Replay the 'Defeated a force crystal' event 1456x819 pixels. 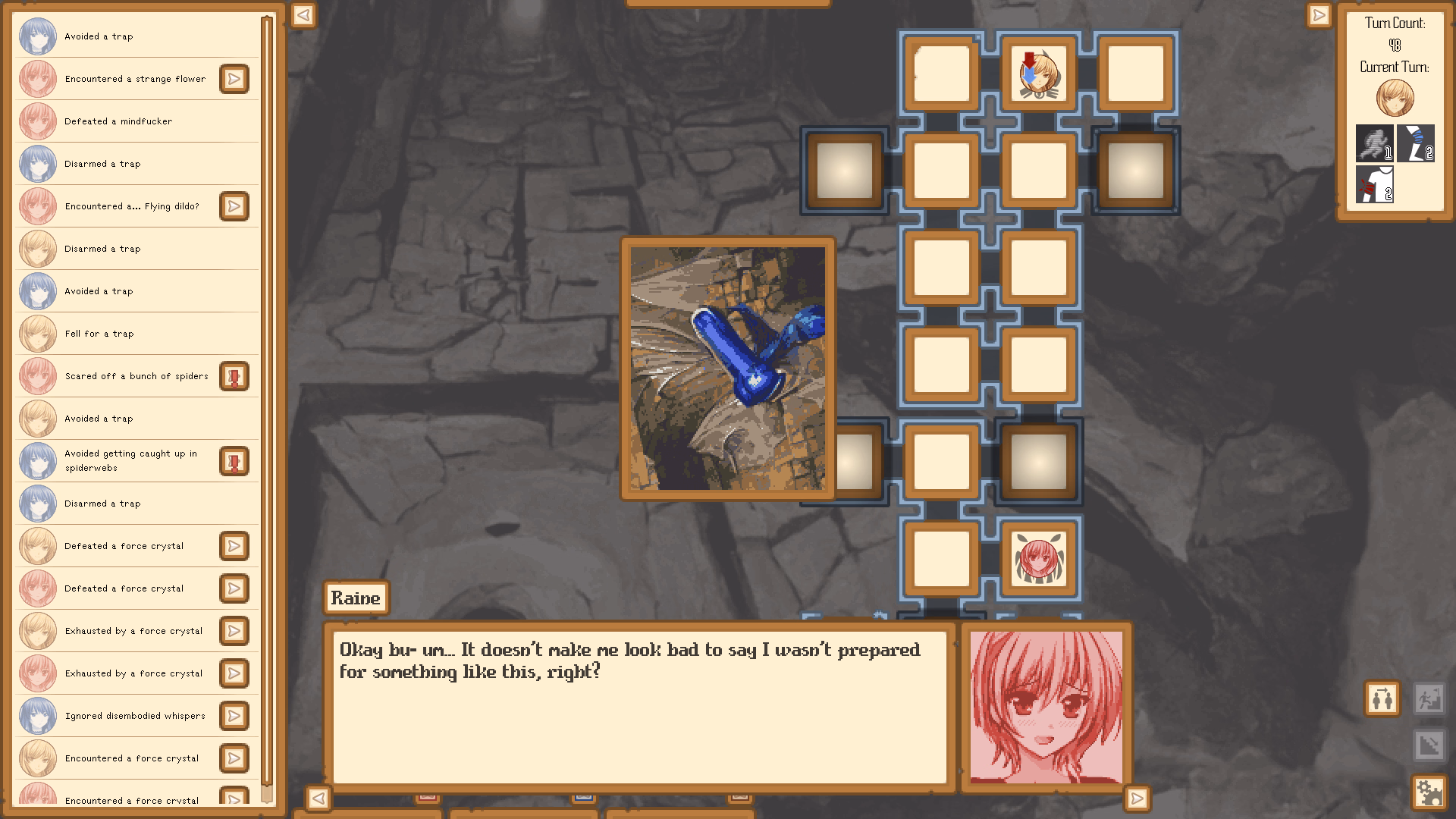coord(235,546)
